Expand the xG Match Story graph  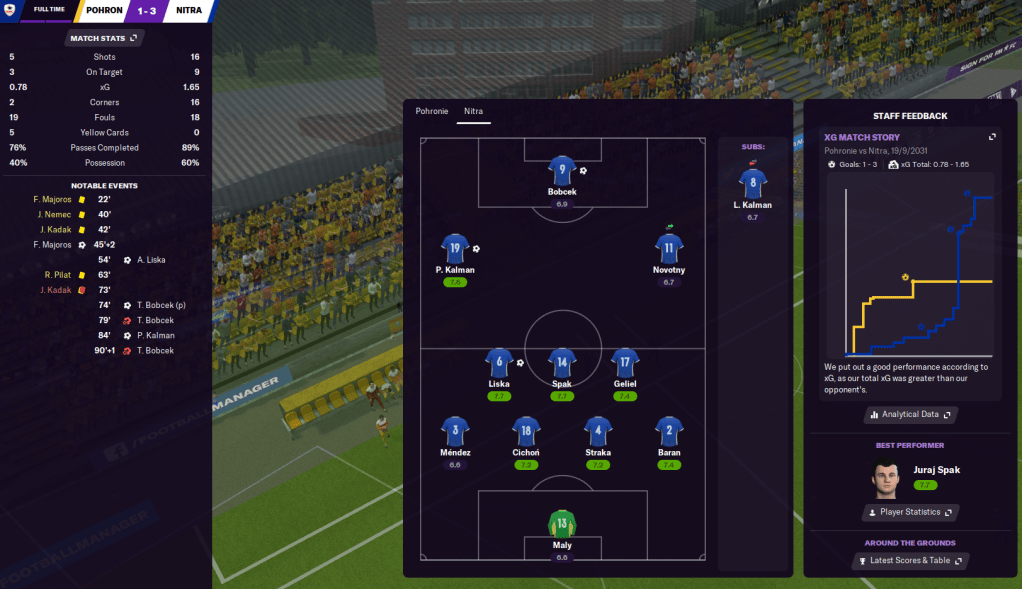[992, 137]
